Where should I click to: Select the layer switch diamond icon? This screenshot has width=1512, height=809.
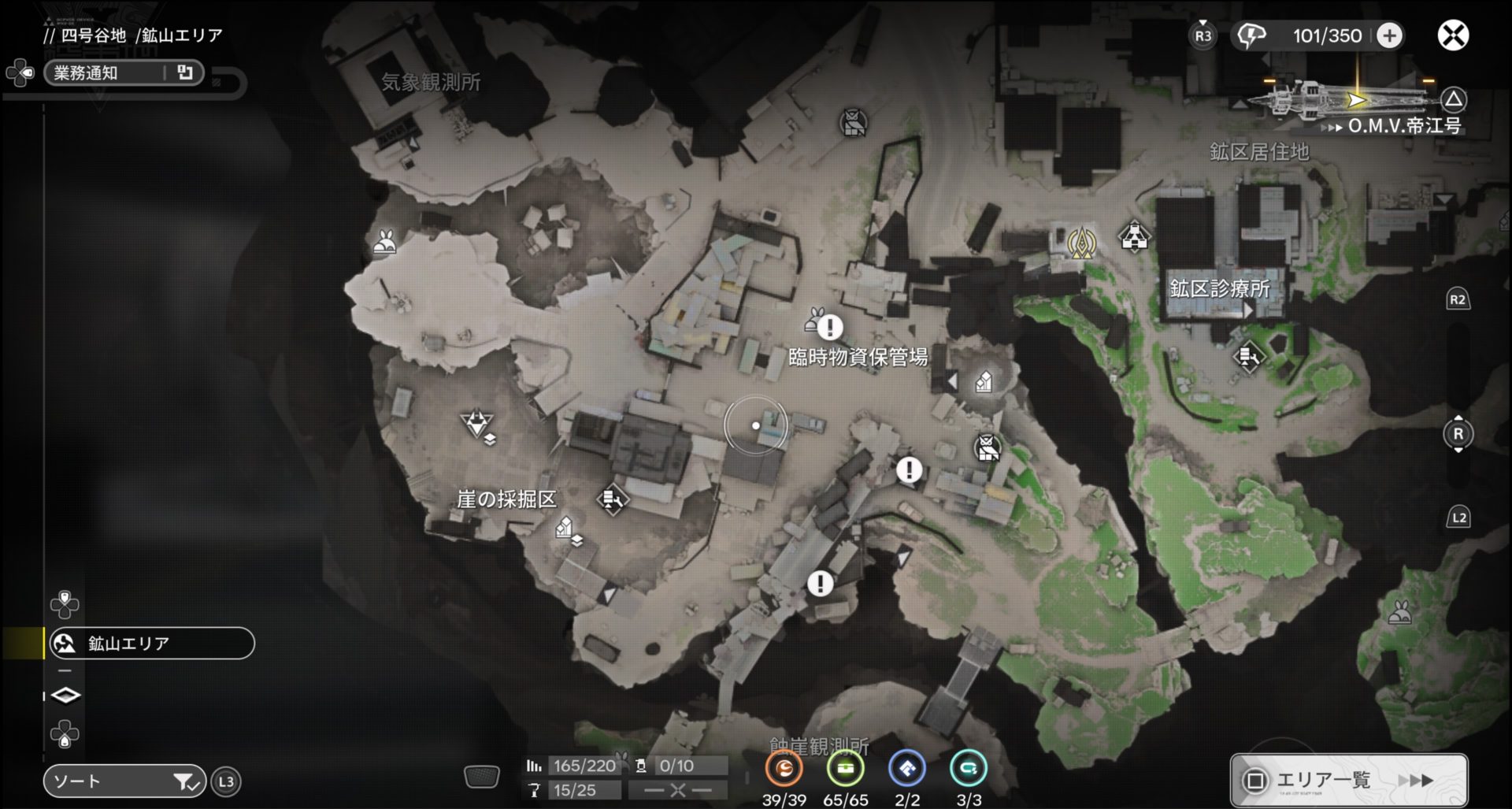[x=65, y=696]
